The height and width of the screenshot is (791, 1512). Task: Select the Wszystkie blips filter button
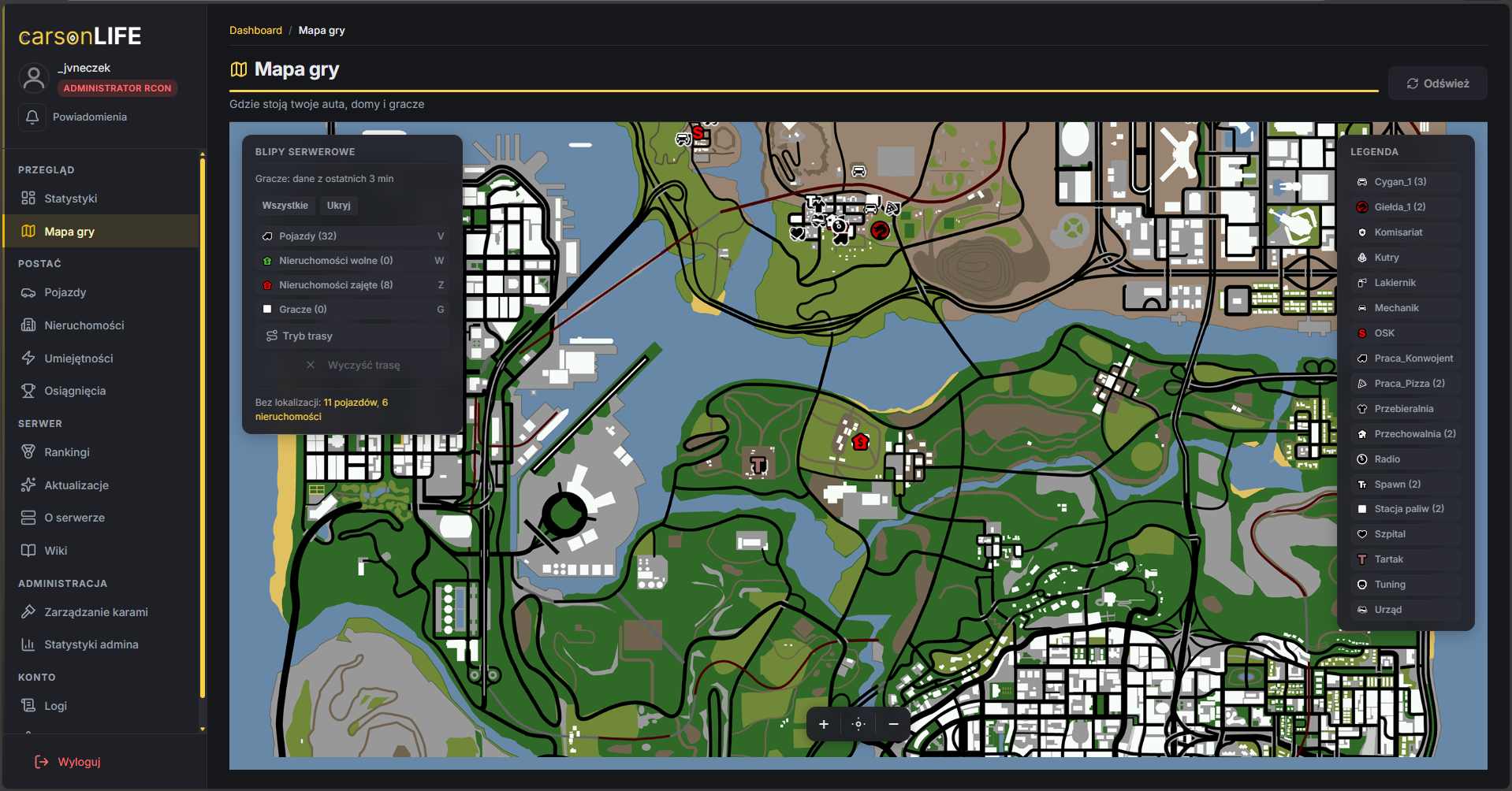[x=285, y=206]
